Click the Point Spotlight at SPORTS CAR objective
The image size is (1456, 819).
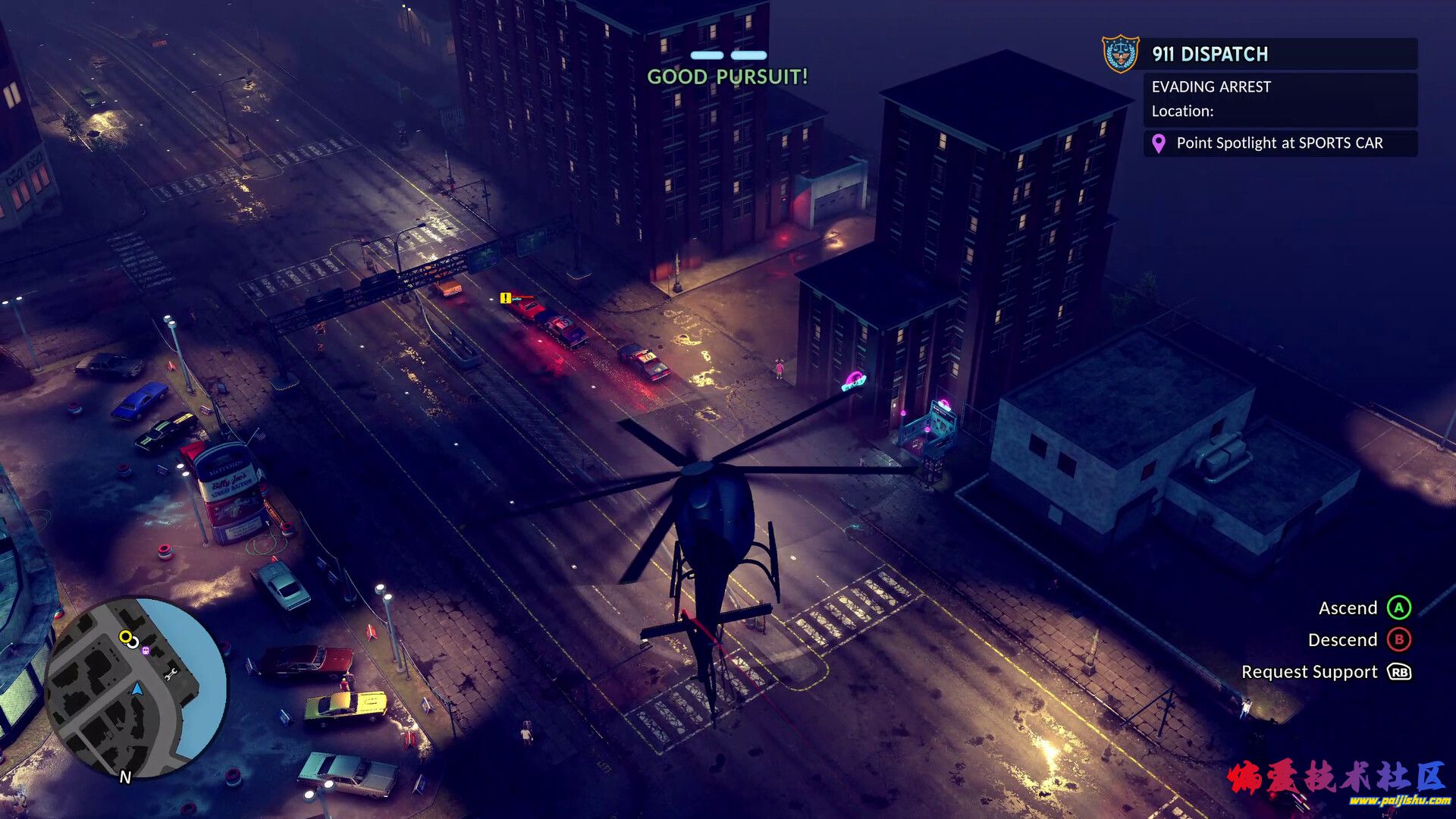1279,143
